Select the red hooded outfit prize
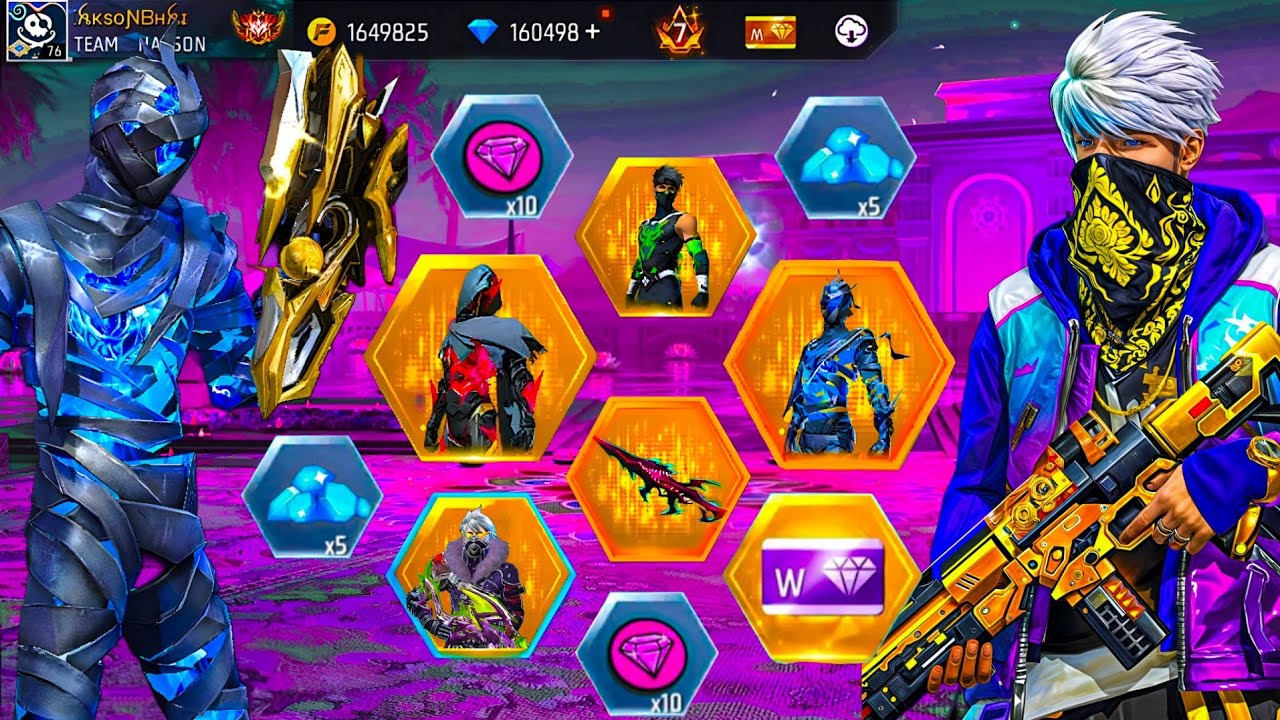1280x720 pixels. (480, 358)
